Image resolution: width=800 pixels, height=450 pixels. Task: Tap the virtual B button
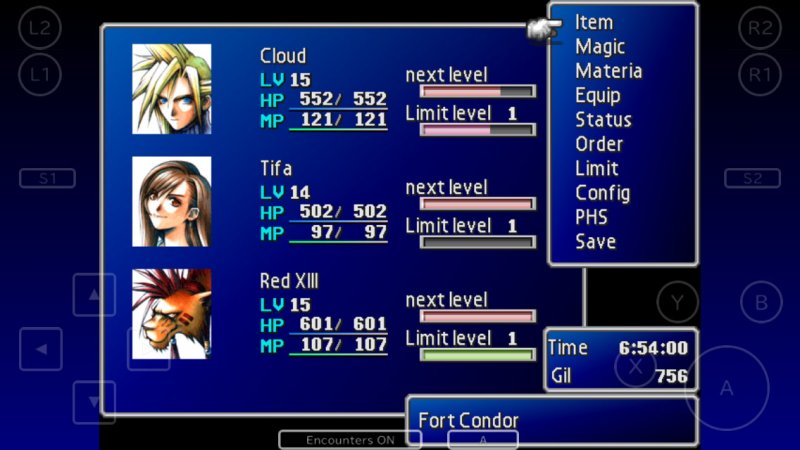761,302
